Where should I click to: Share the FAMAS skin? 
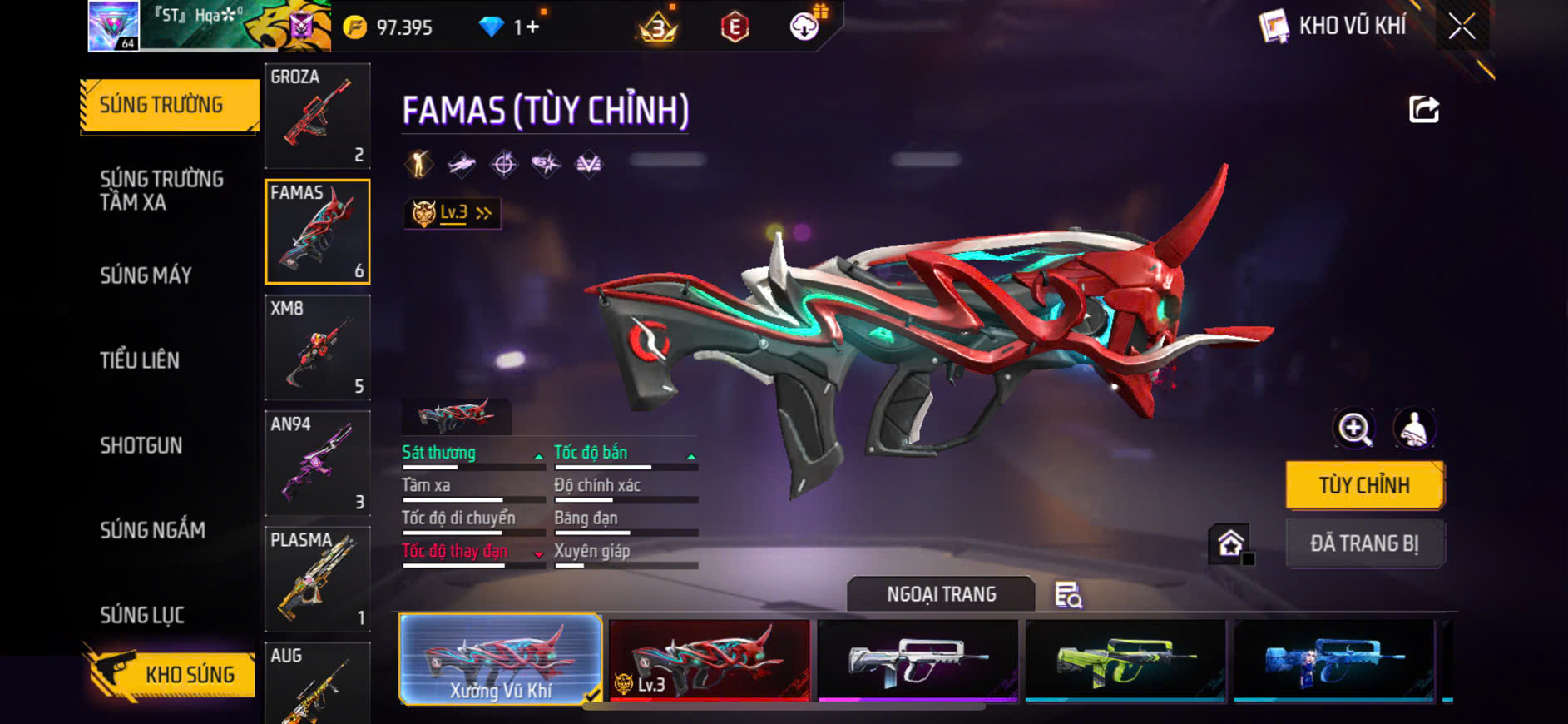pyautogui.click(x=1423, y=109)
